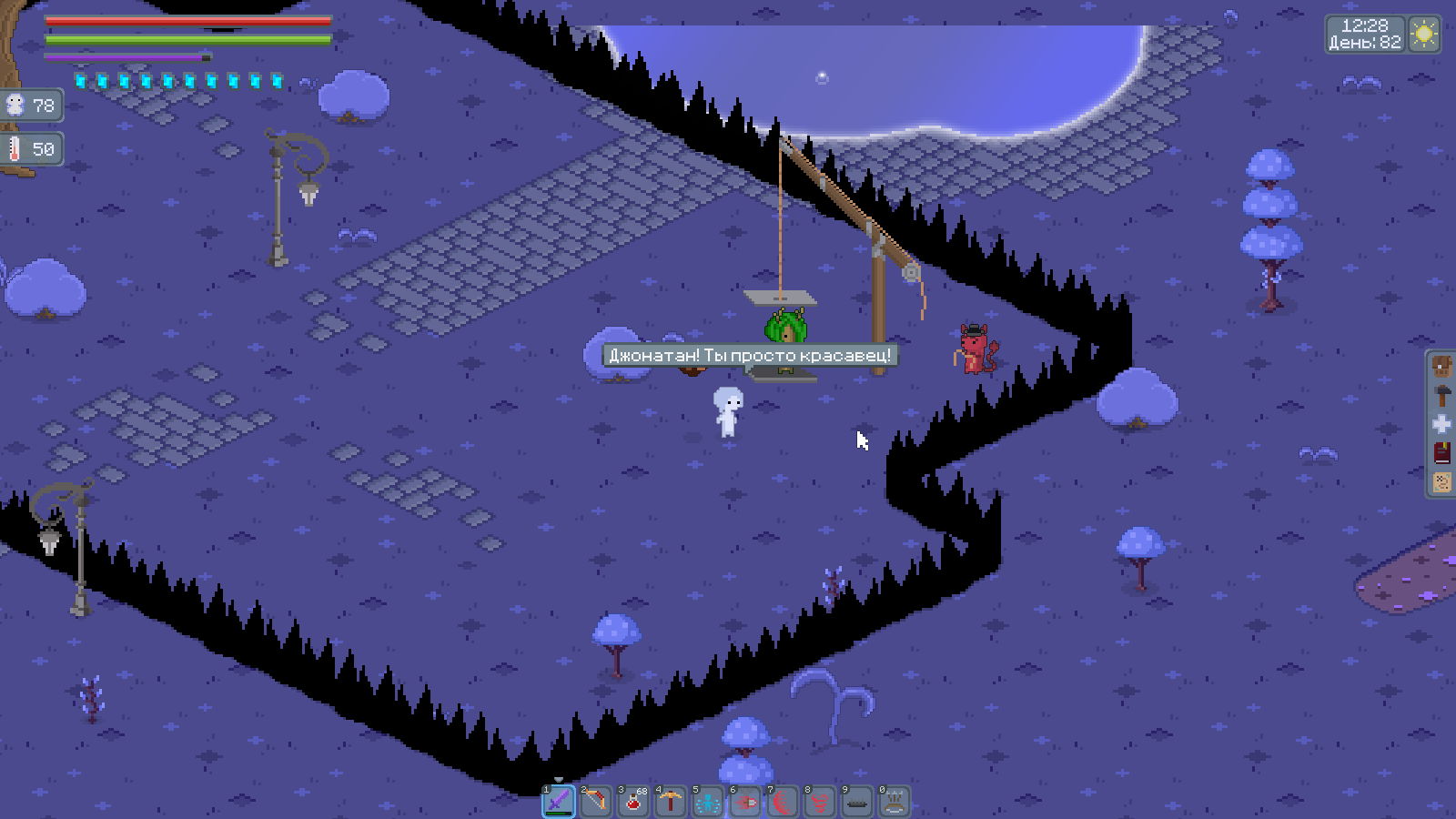The image size is (1456, 819).
Task: Use the red potion in the hotbar
Action: click(632, 802)
